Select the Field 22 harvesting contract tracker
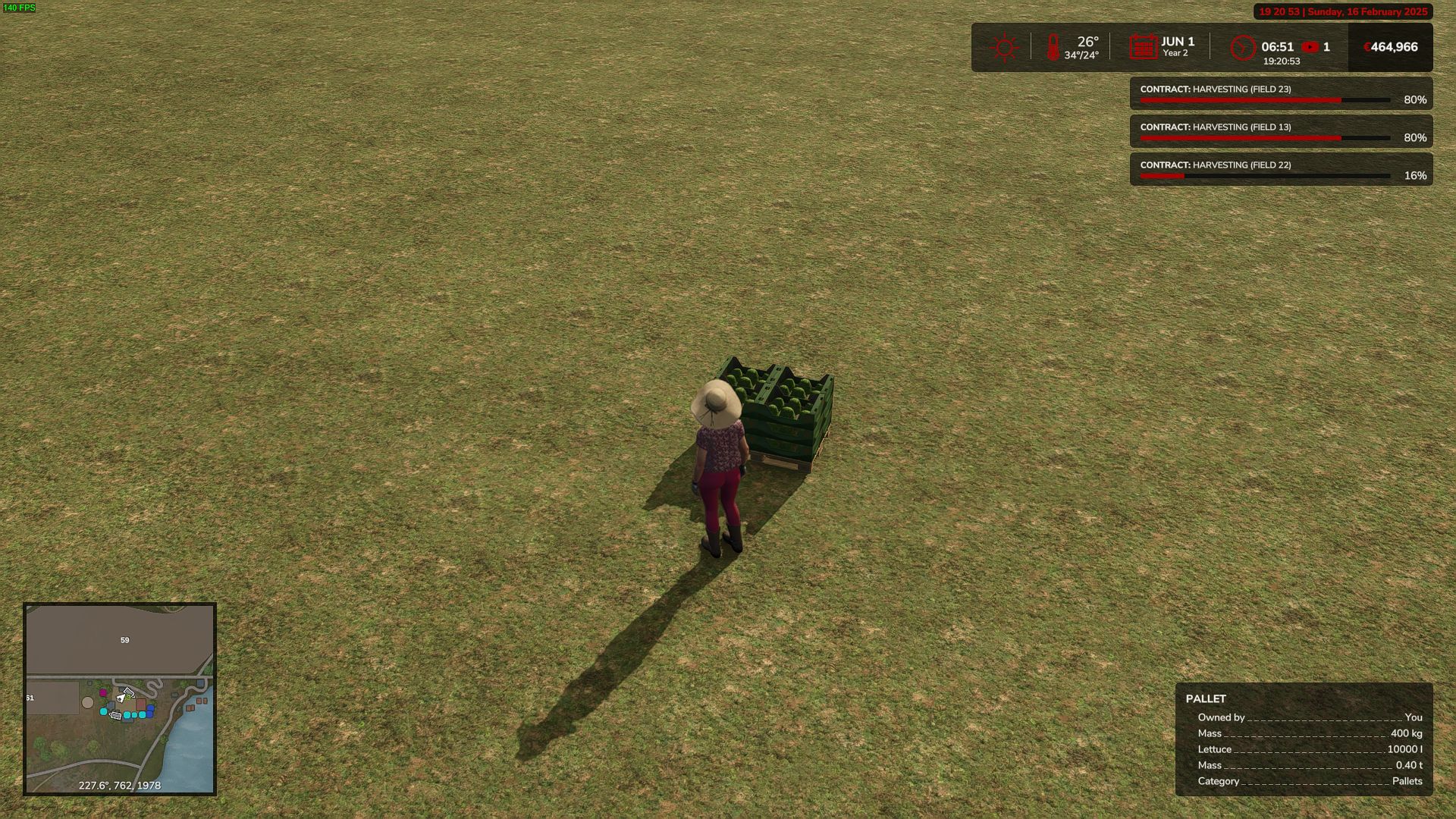 pos(1281,170)
